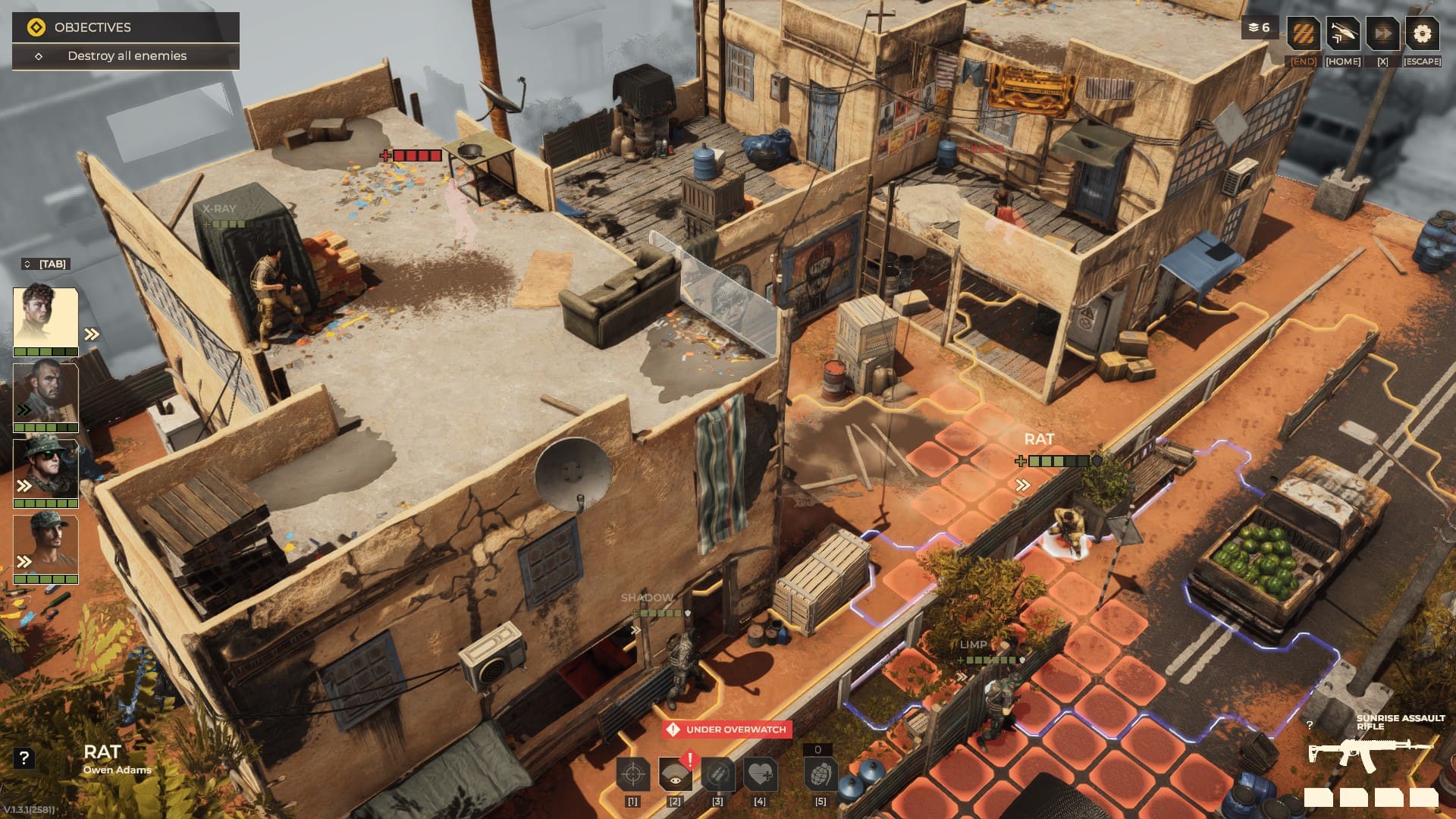Select the bearded short-haired soldier portrait

click(45, 393)
